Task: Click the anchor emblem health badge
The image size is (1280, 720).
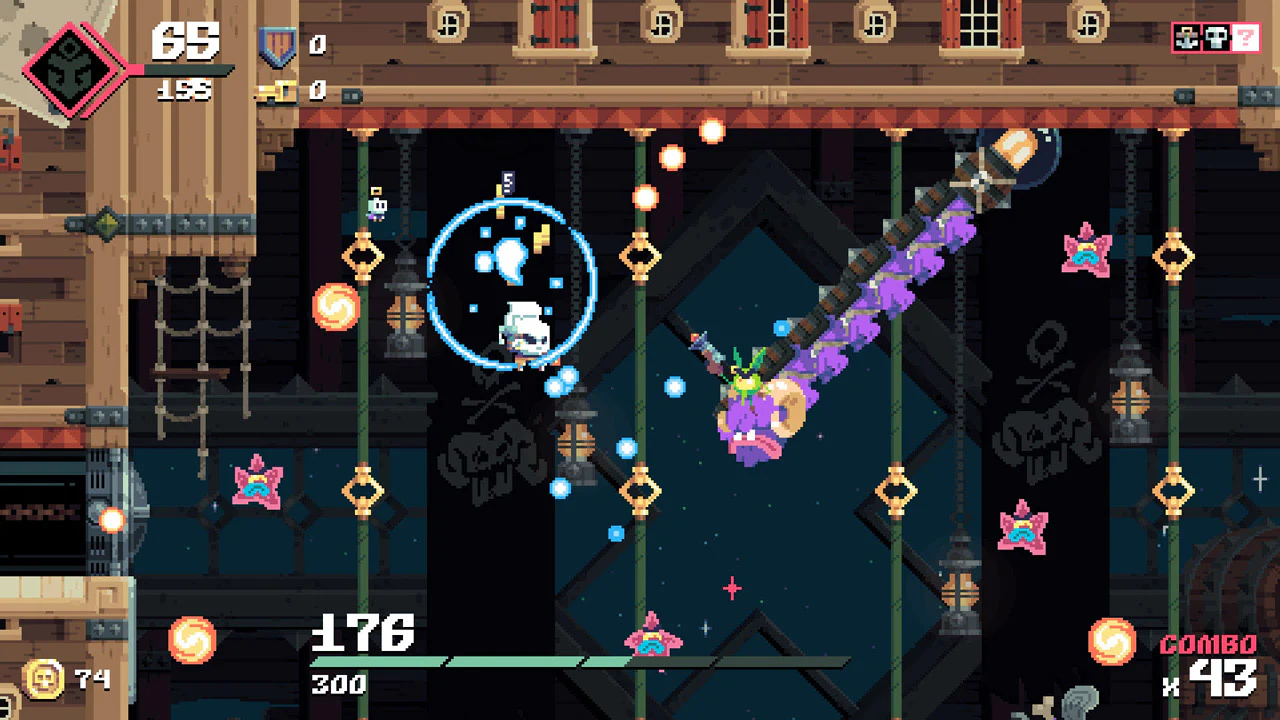Action: (x=68, y=70)
